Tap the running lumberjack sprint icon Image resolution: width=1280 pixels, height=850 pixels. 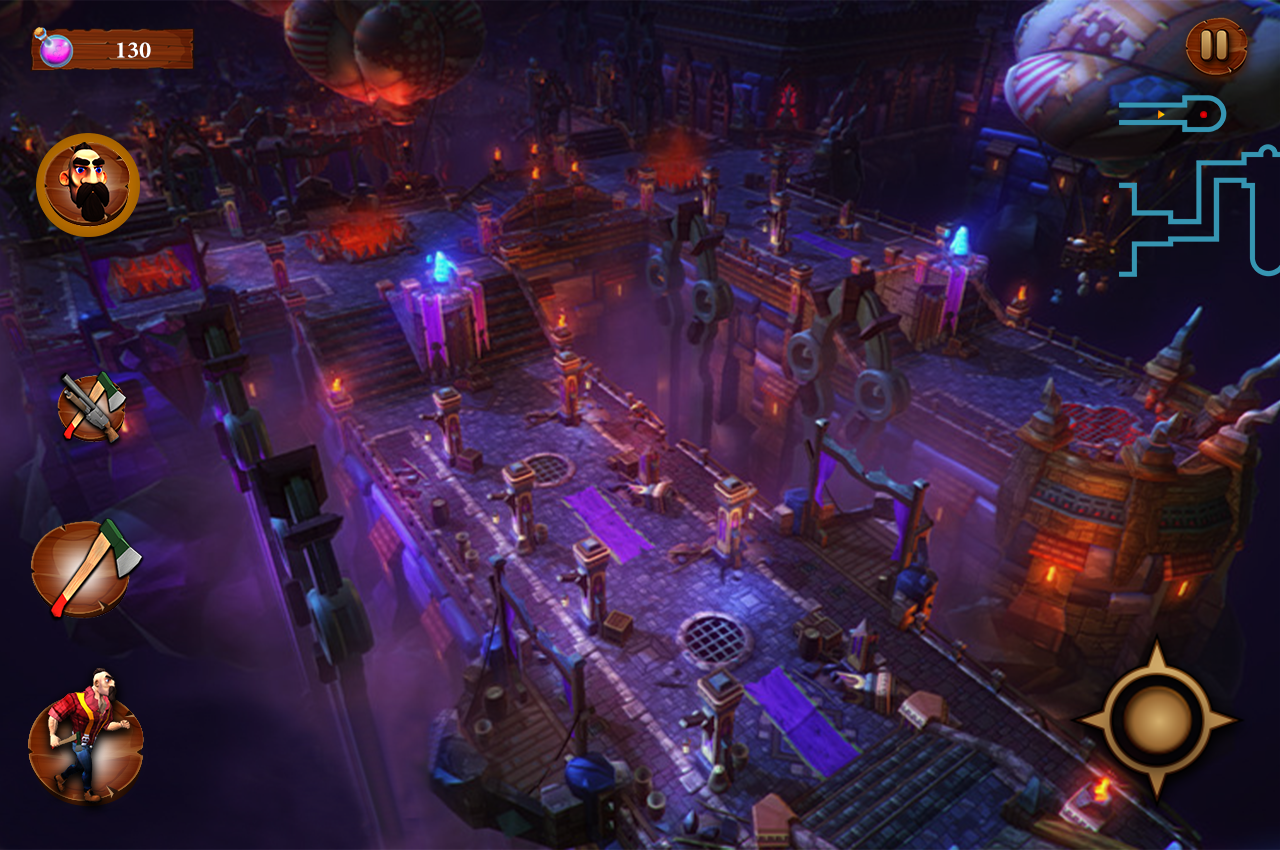tap(86, 738)
